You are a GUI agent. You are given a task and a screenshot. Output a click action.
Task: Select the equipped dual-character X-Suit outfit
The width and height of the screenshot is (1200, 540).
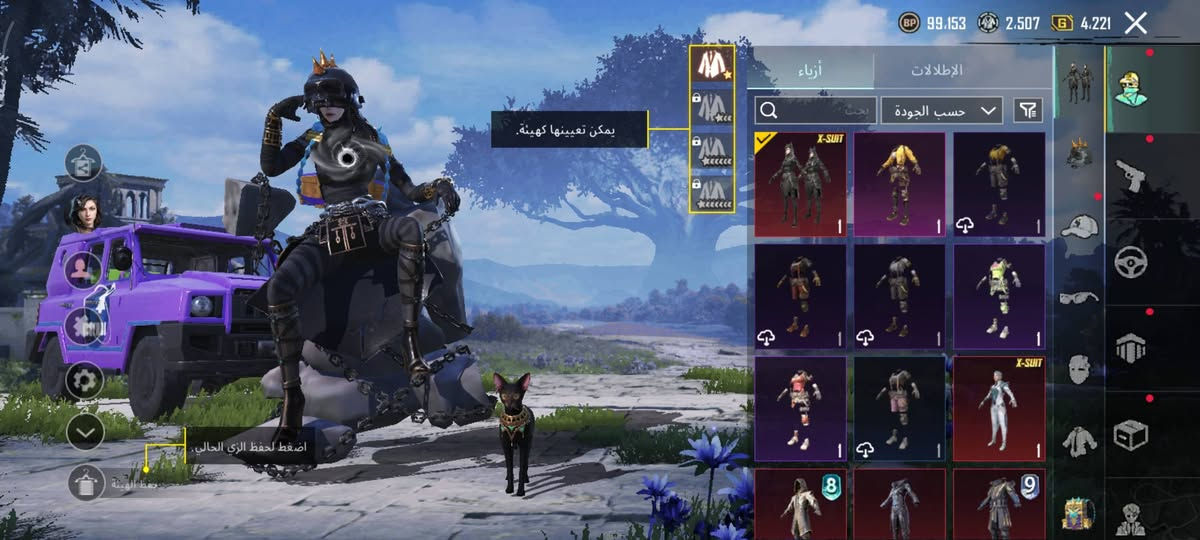(x=800, y=184)
